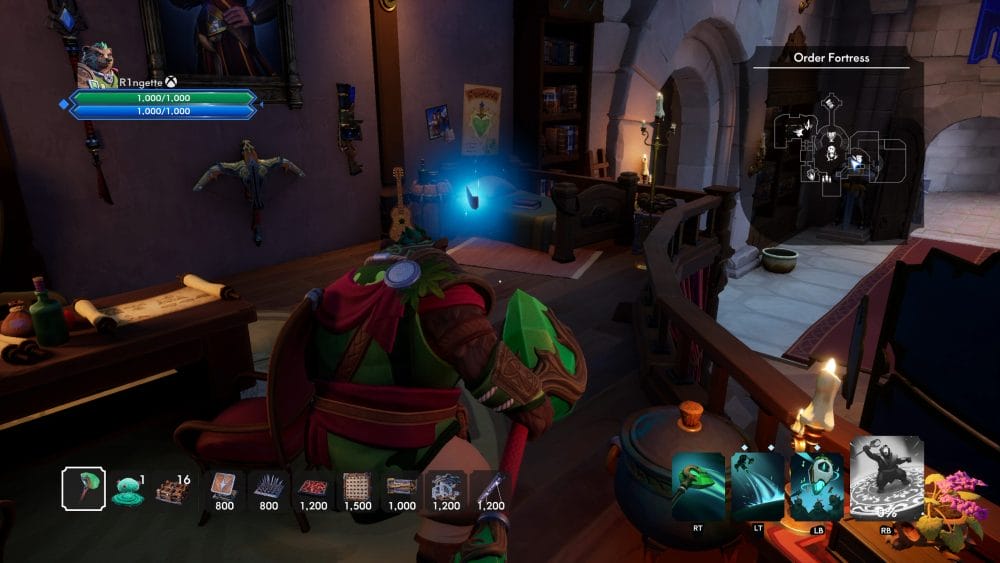Viewport: 1000px width, 563px height.
Task: Select the 1,500 cost grid wall trap
Action: (357, 487)
